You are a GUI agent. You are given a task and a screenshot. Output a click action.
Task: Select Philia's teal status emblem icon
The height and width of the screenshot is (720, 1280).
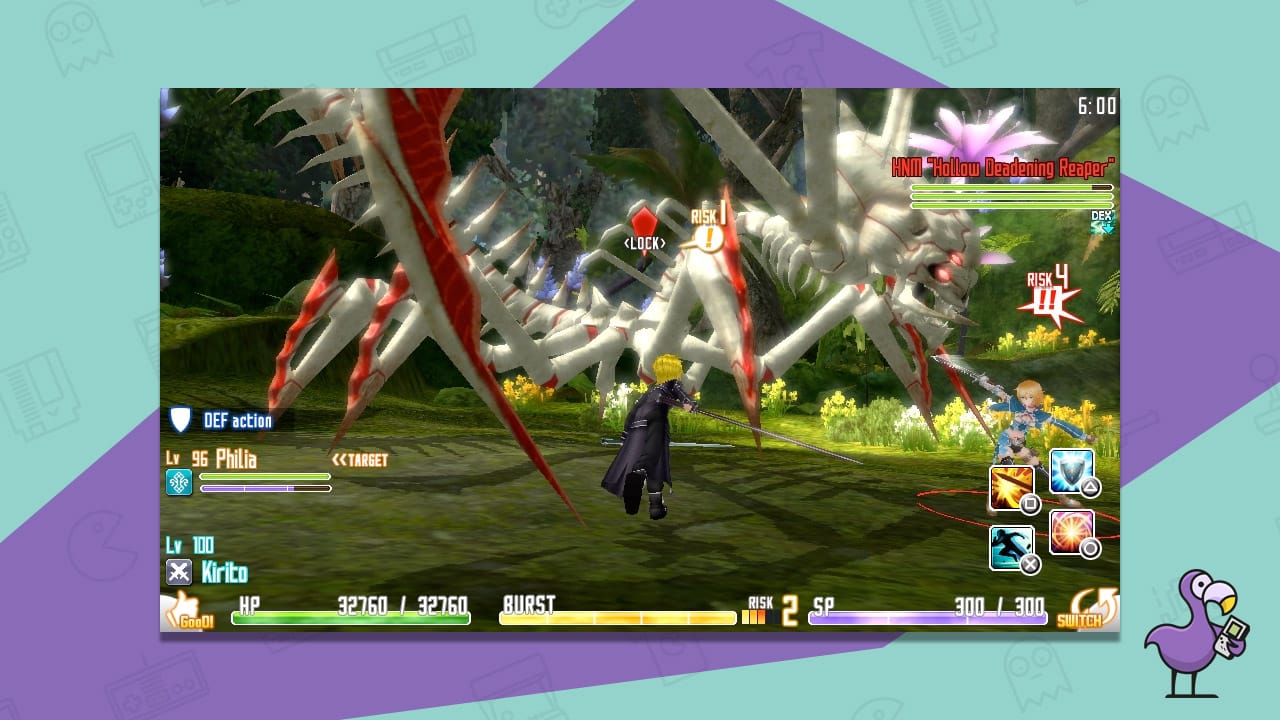click(178, 484)
